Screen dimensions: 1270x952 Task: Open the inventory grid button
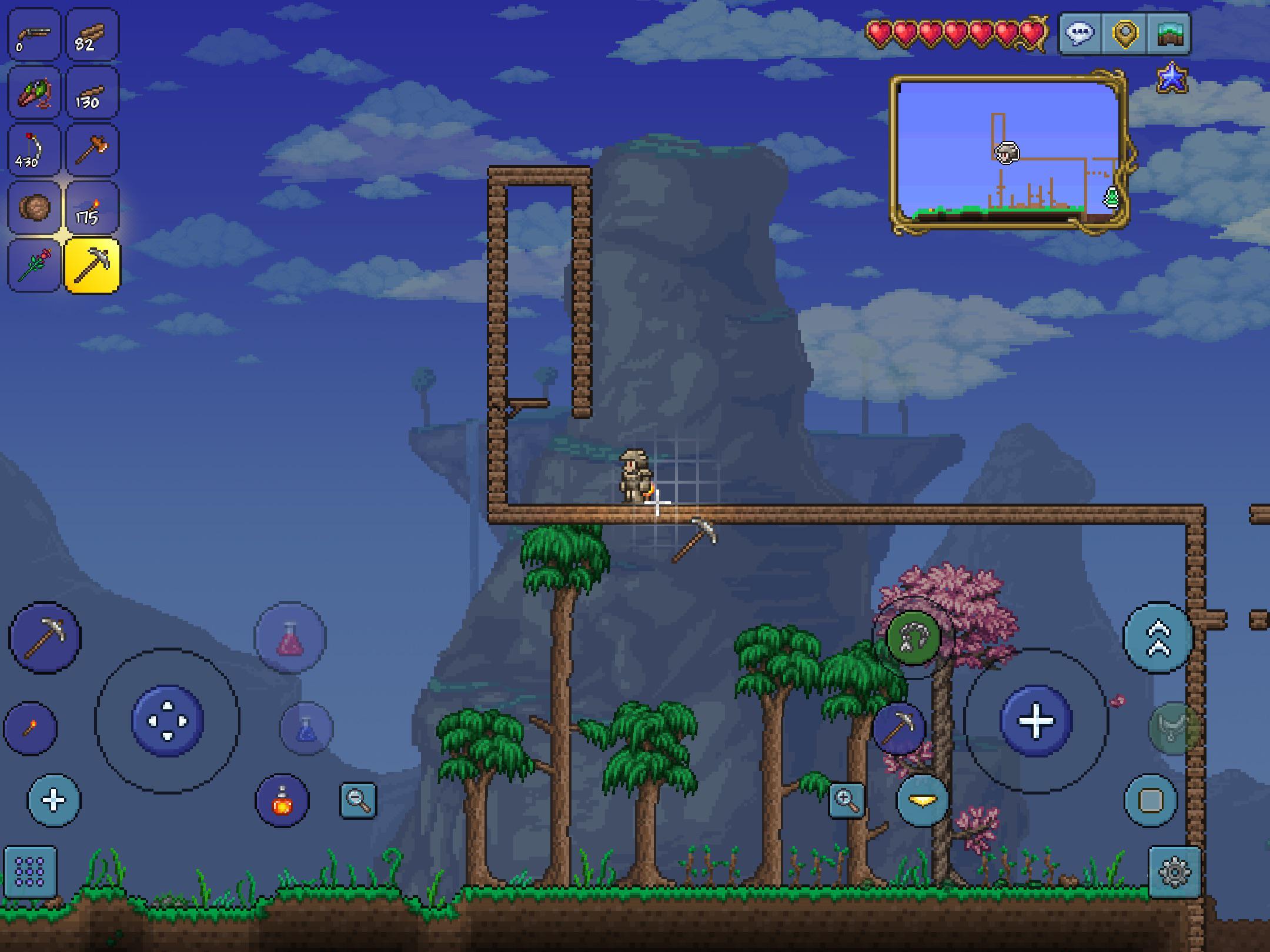tap(31, 872)
